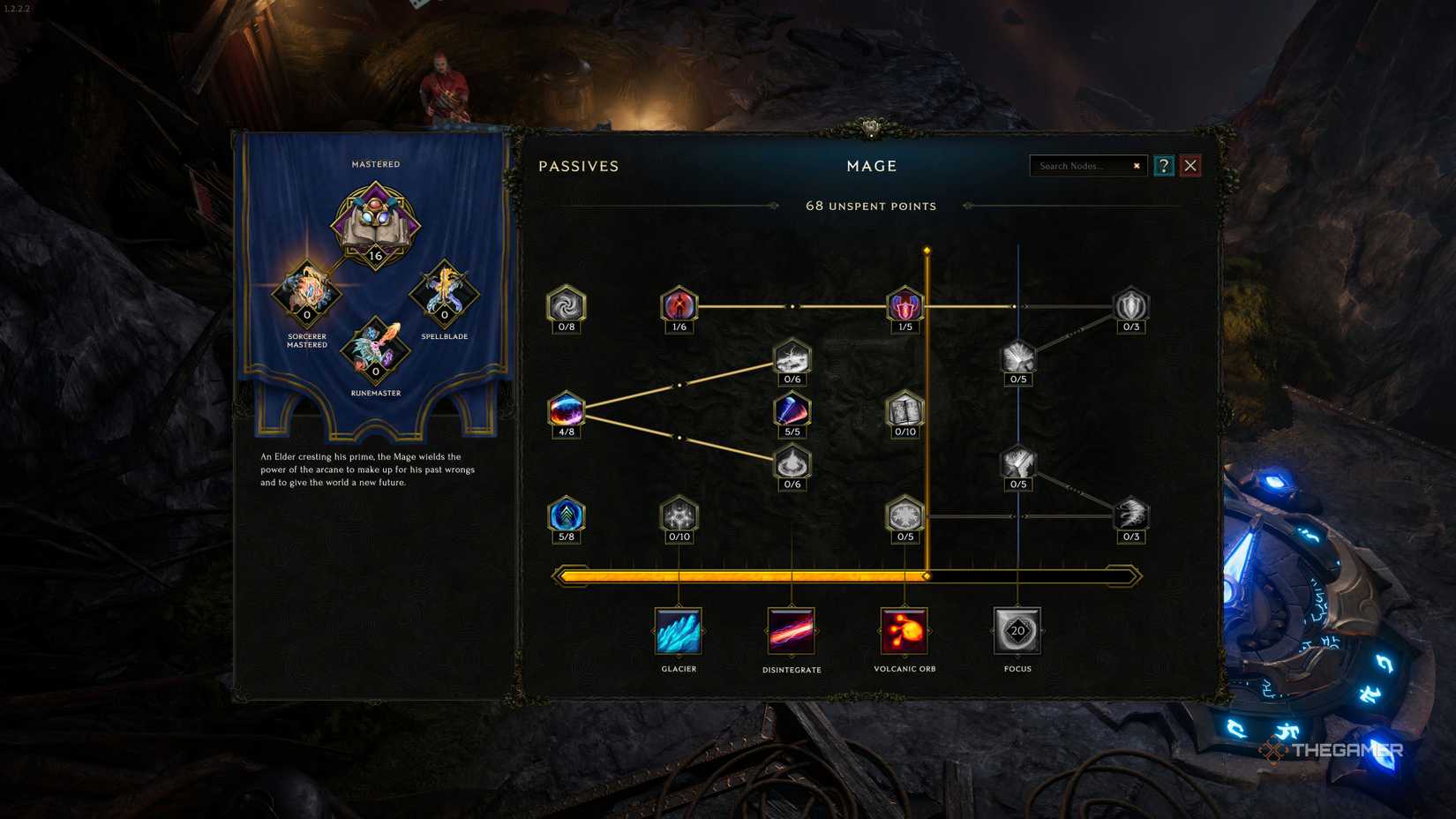Allocate the 0/8 swirl passive node
The width and height of the screenshot is (1456, 819).
point(566,306)
